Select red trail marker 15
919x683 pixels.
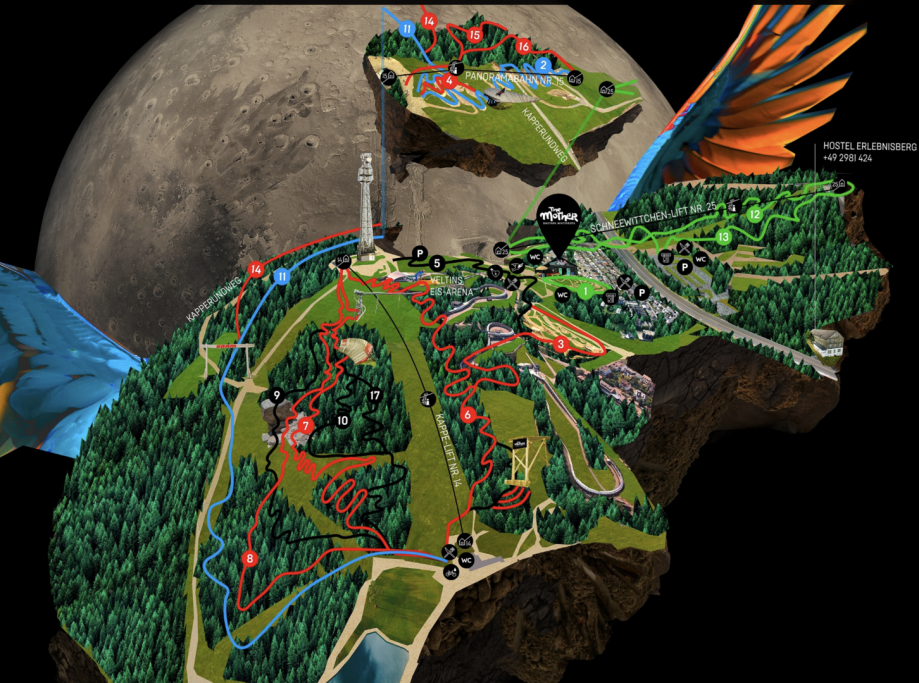click(x=475, y=35)
